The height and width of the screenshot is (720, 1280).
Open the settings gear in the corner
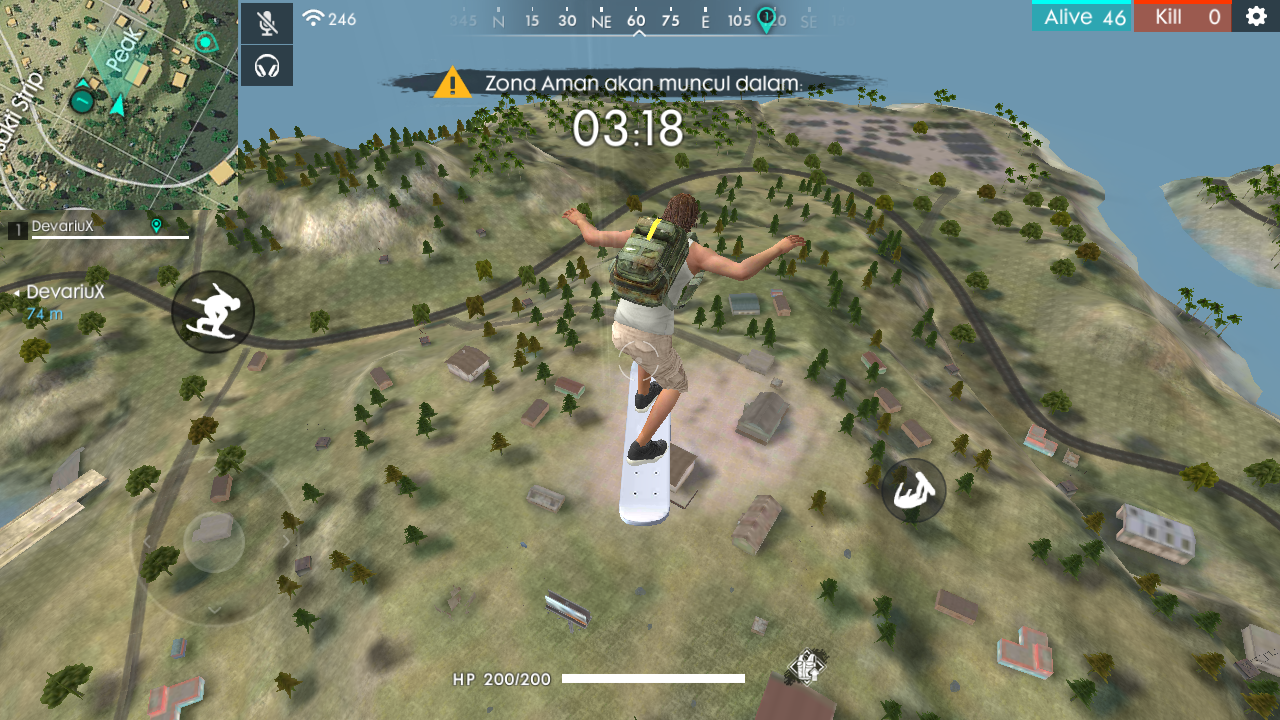[1256, 16]
